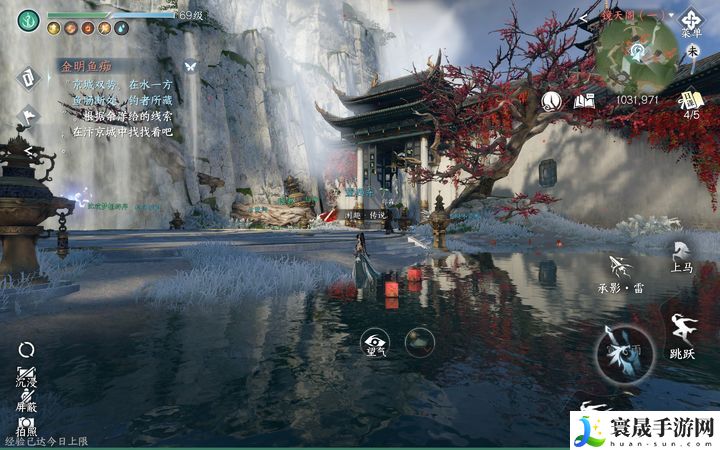This screenshot has height=450, width=720.
Task: Select the diamond scroll icon on left edge
Action: tap(27, 77)
